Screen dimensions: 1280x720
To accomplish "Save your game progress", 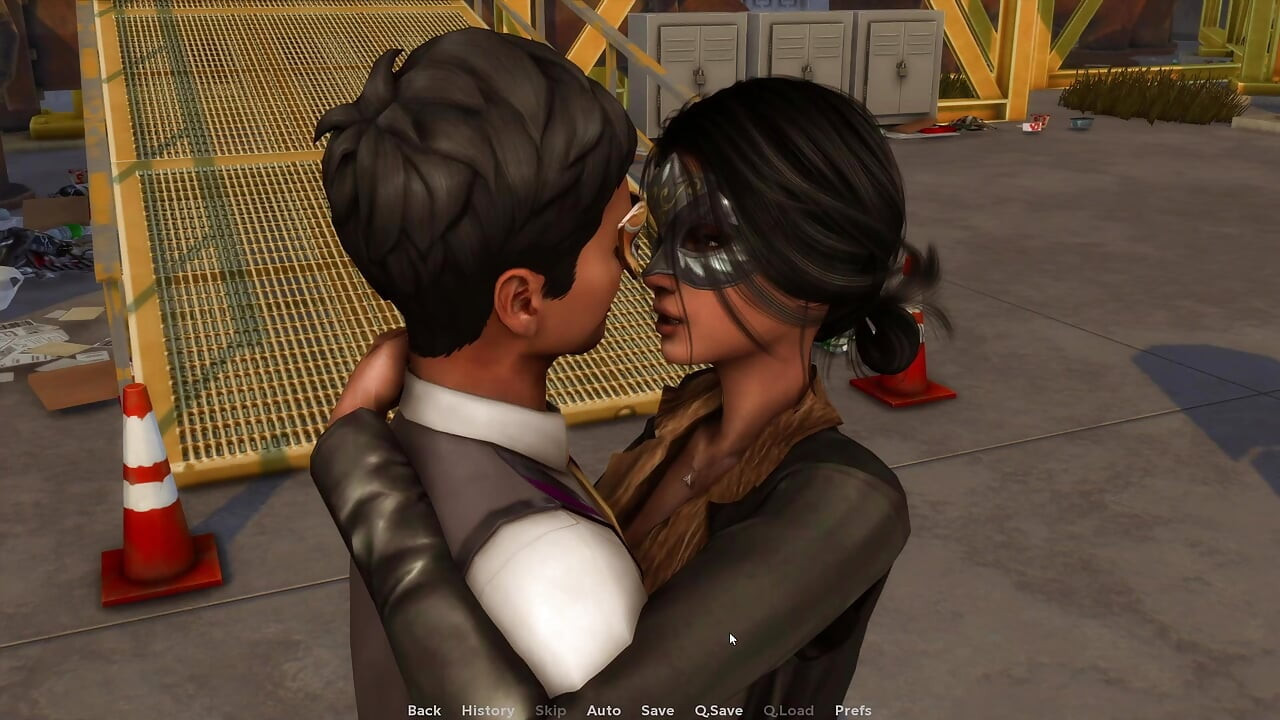I will pyautogui.click(x=657, y=710).
